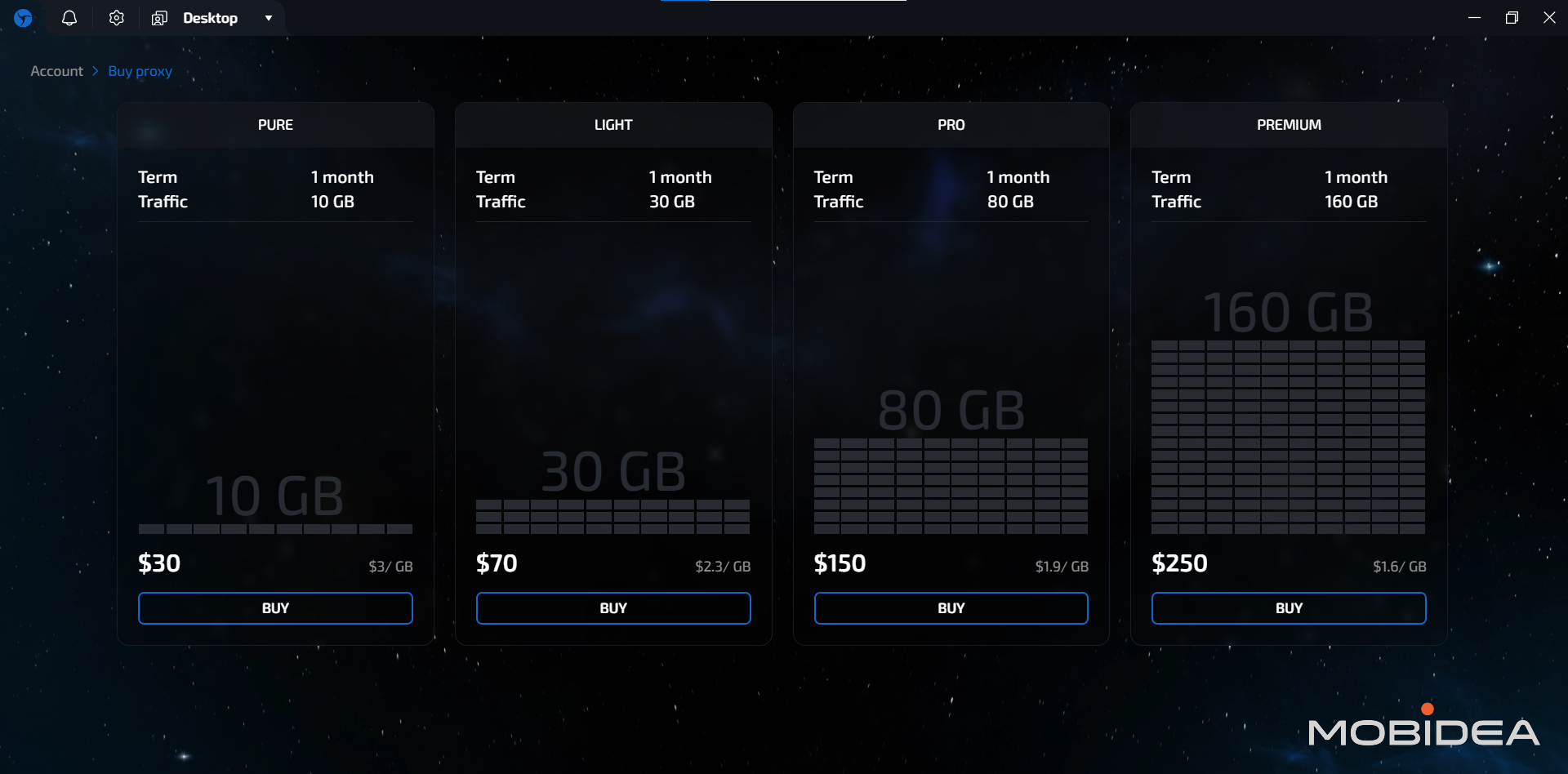This screenshot has width=1568, height=774.
Task: Expand the Desktop dropdown
Action: tap(268, 18)
